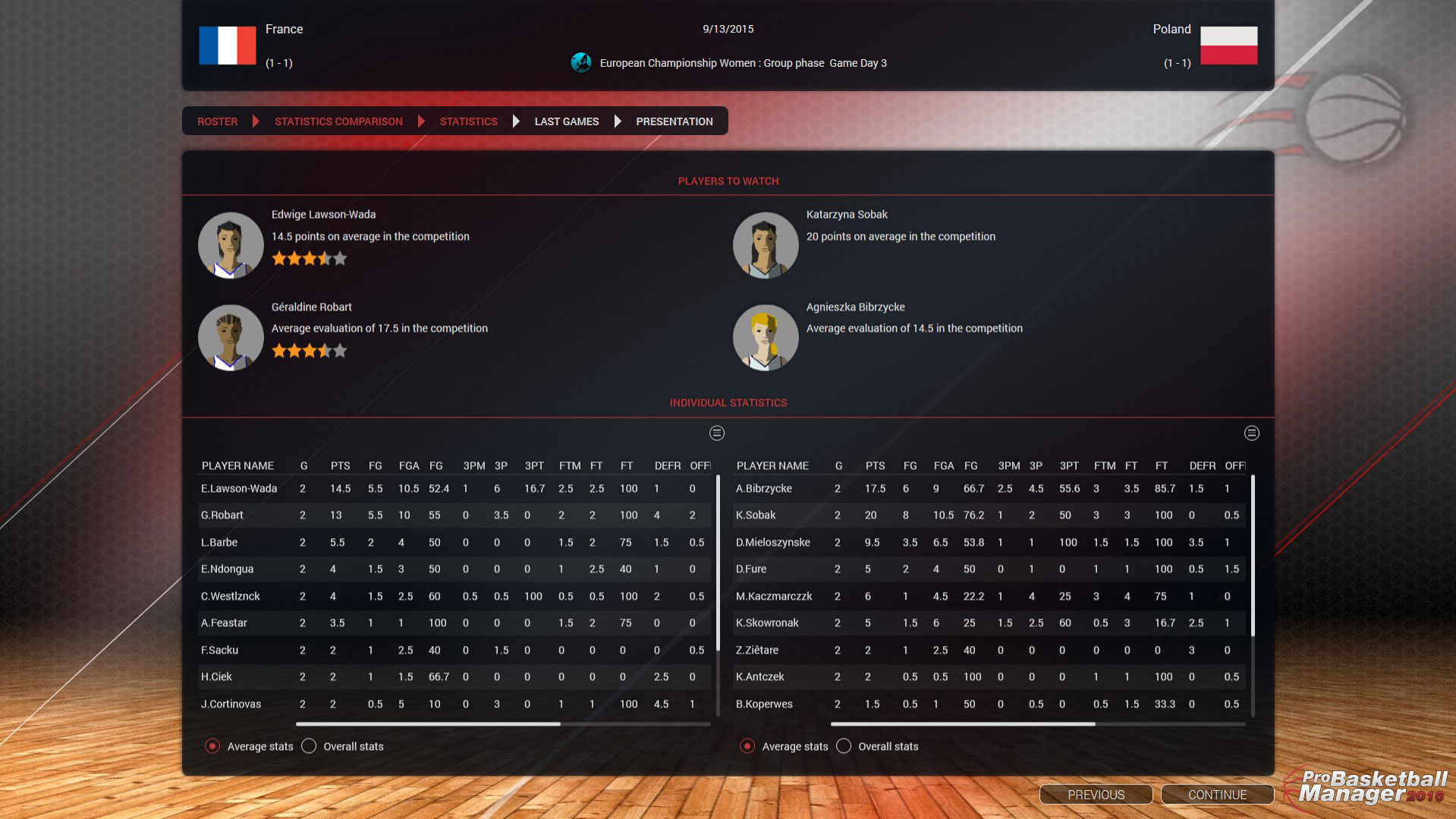The width and height of the screenshot is (1456, 819).
Task: Switch to the Last Games tab
Action: pos(566,121)
